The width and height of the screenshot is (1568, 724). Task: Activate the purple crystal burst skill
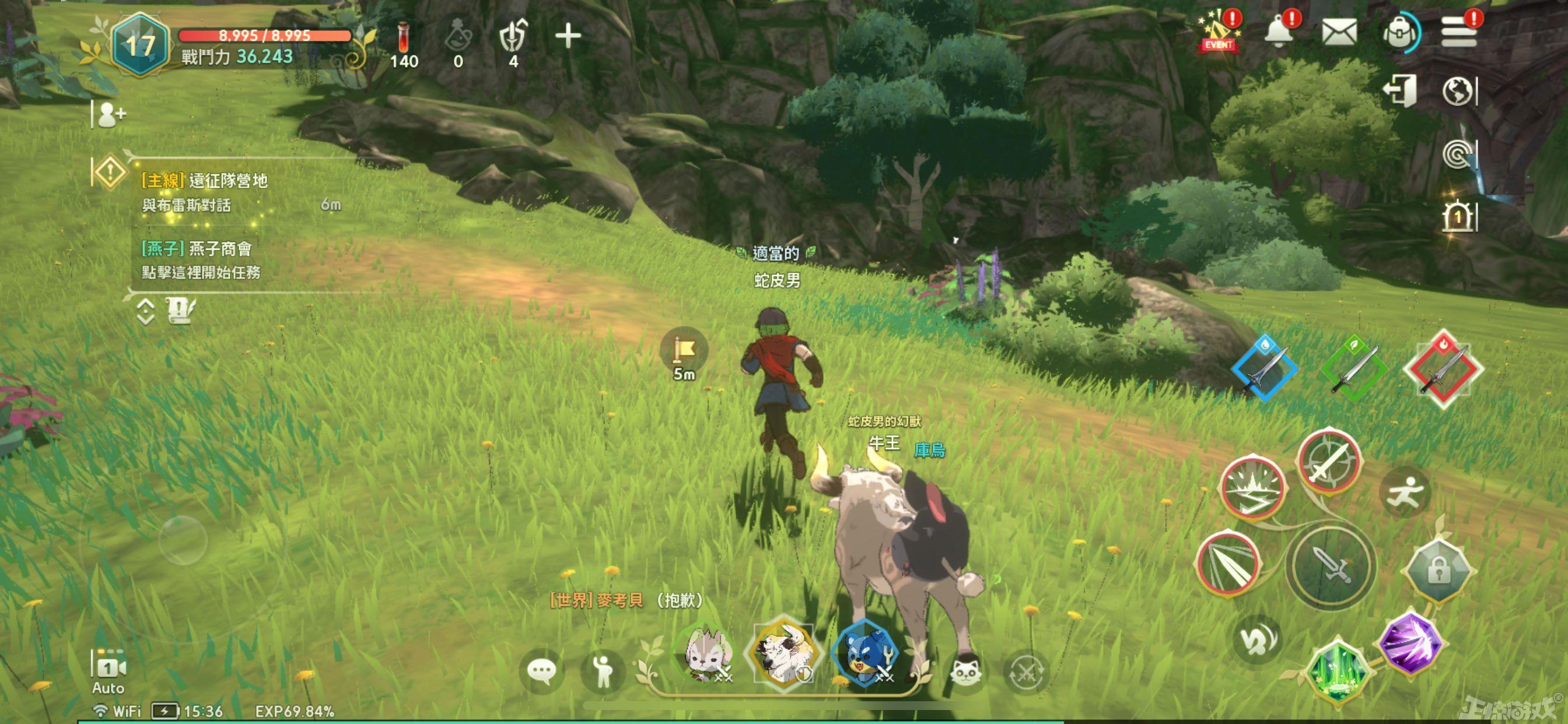[1409, 642]
